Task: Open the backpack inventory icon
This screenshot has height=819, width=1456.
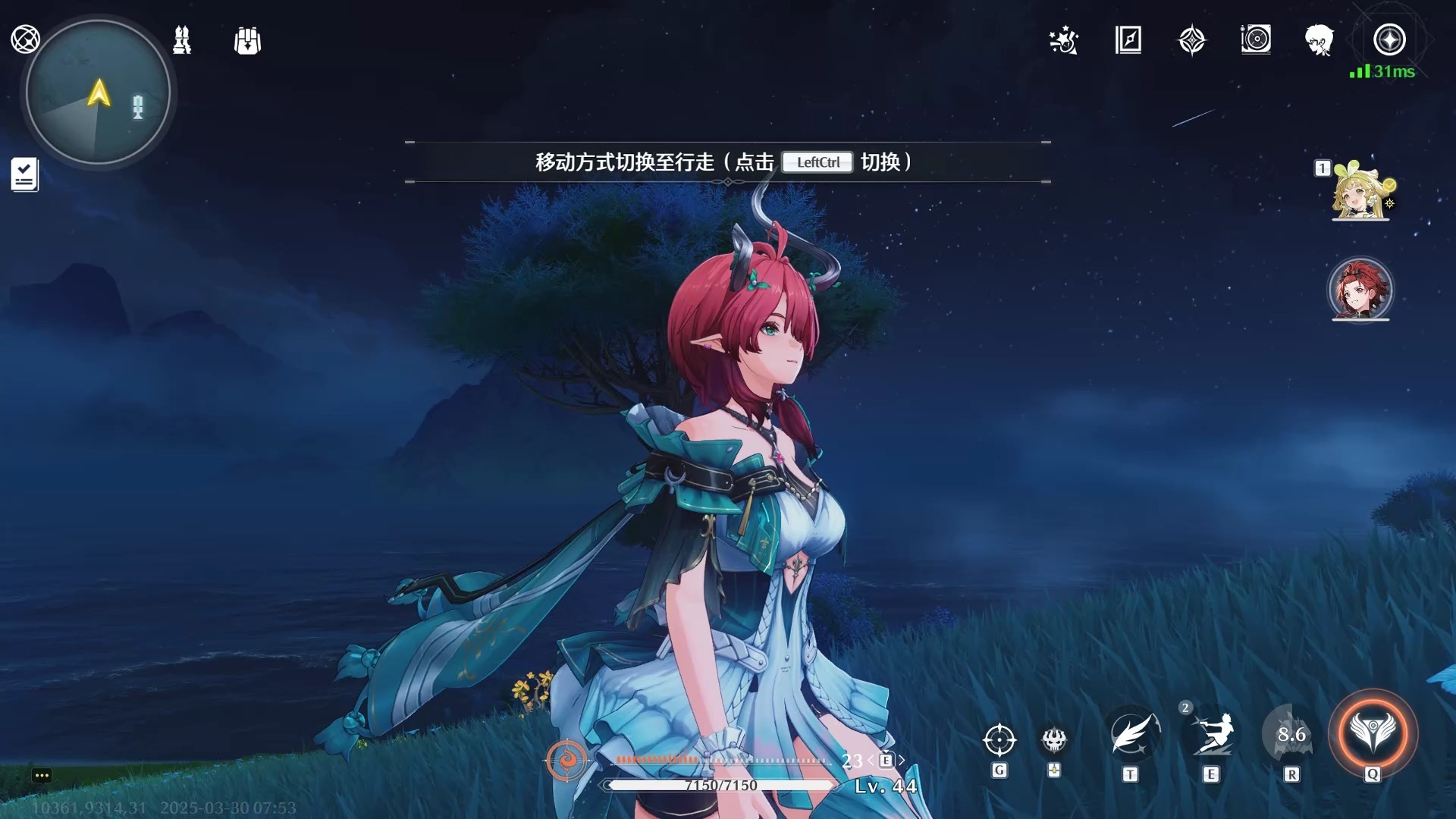Action: pyautogui.click(x=248, y=41)
